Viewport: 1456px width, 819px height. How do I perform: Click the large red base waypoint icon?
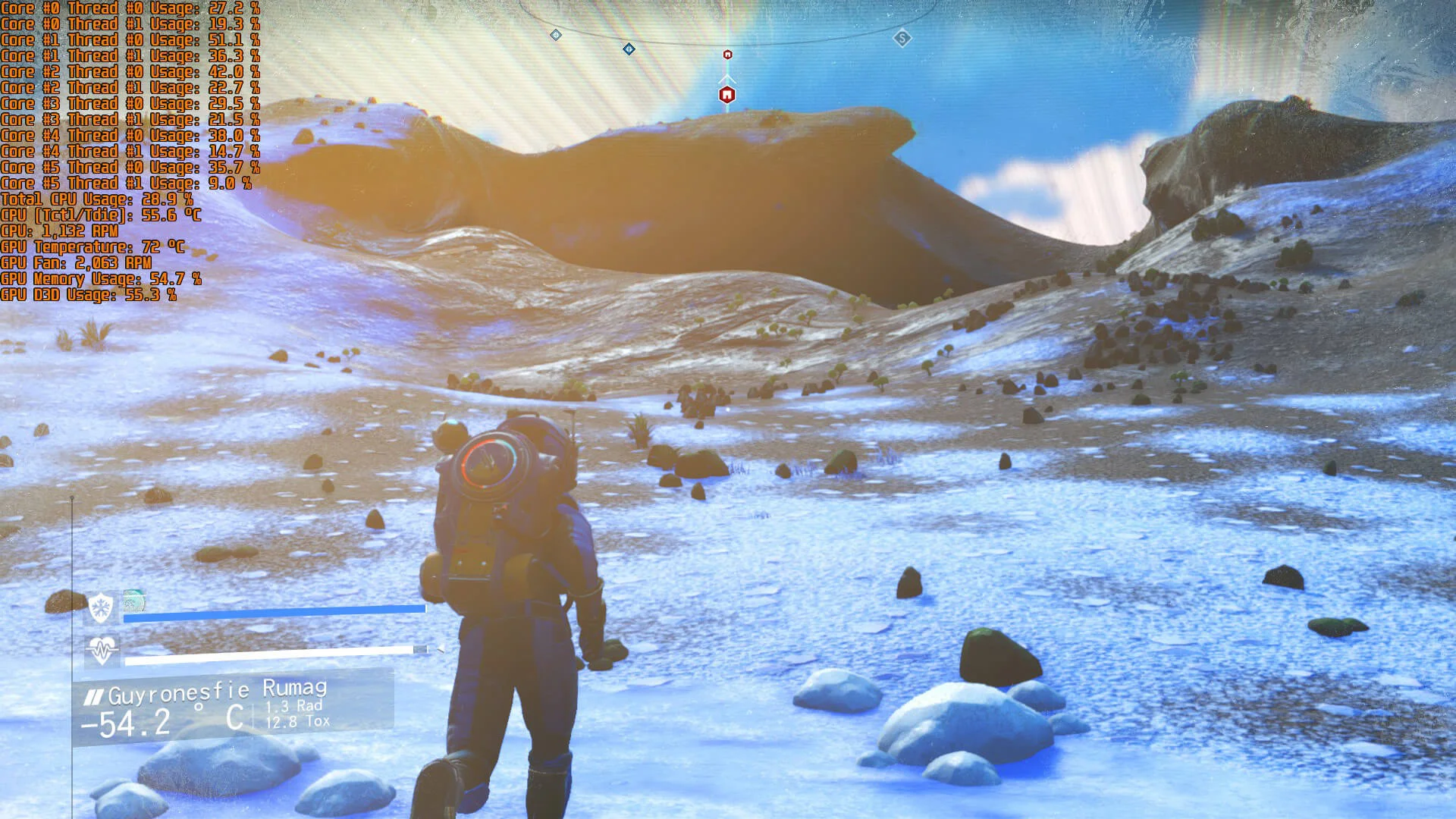(x=727, y=95)
